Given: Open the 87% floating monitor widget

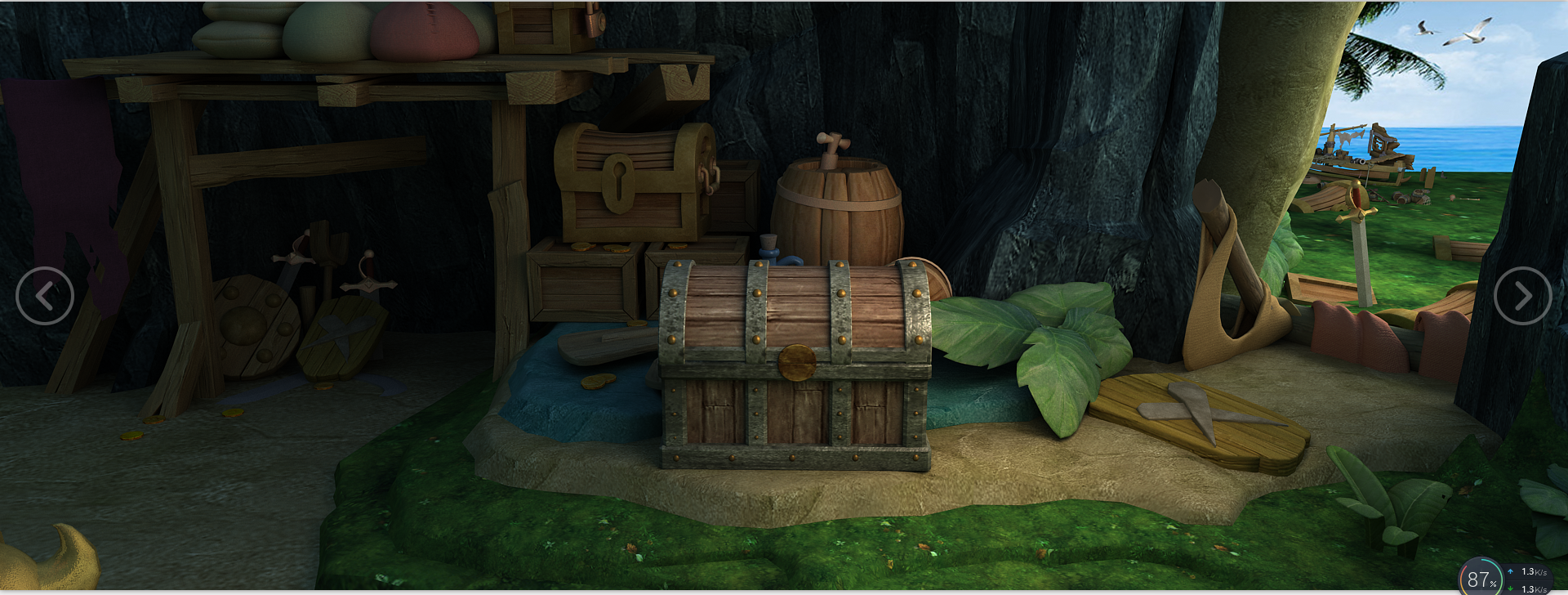Looking at the screenshot, I should tap(1480, 578).
